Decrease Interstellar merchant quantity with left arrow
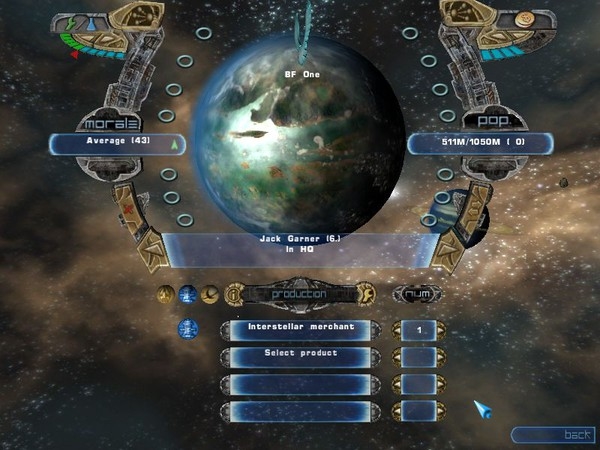Image resolution: width=600 pixels, height=450 pixels. (x=397, y=329)
